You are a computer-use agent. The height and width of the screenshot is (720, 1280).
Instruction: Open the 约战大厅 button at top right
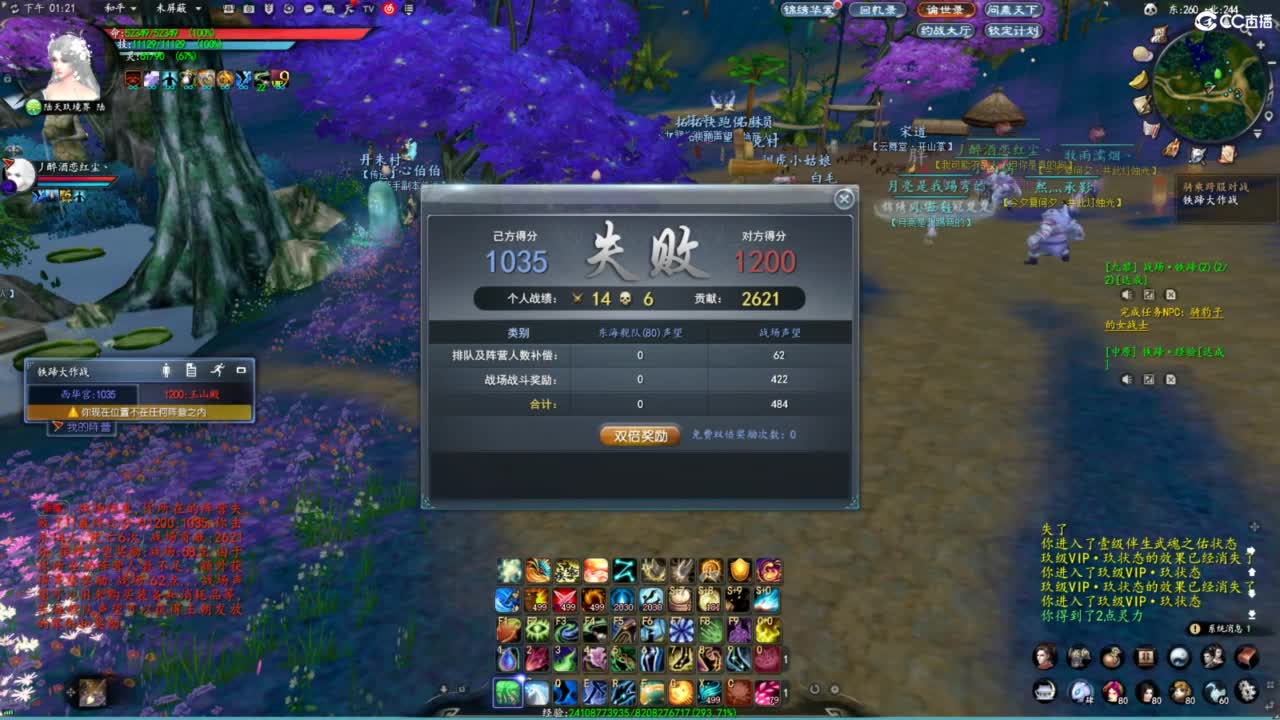(x=947, y=30)
